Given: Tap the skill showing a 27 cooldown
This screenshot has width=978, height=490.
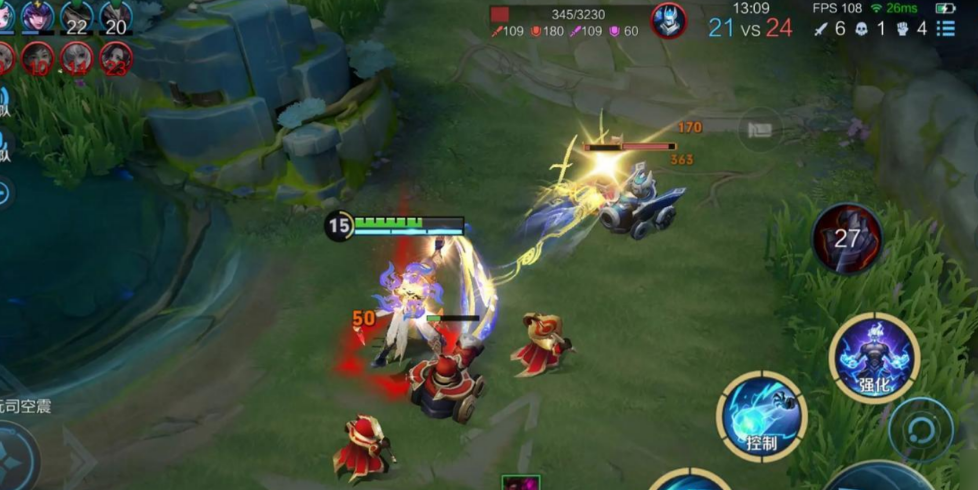Looking at the screenshot, I should tap(846, 238).
